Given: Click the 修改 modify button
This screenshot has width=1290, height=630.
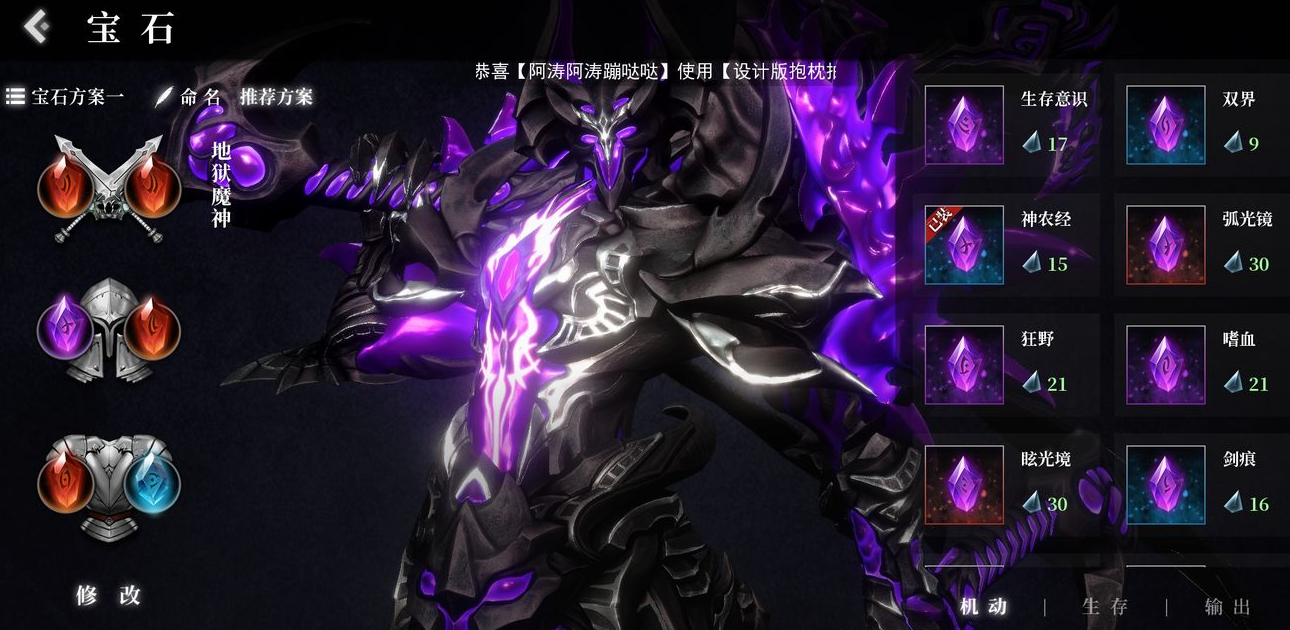Looking at the screenshot, I should (109, 595).
